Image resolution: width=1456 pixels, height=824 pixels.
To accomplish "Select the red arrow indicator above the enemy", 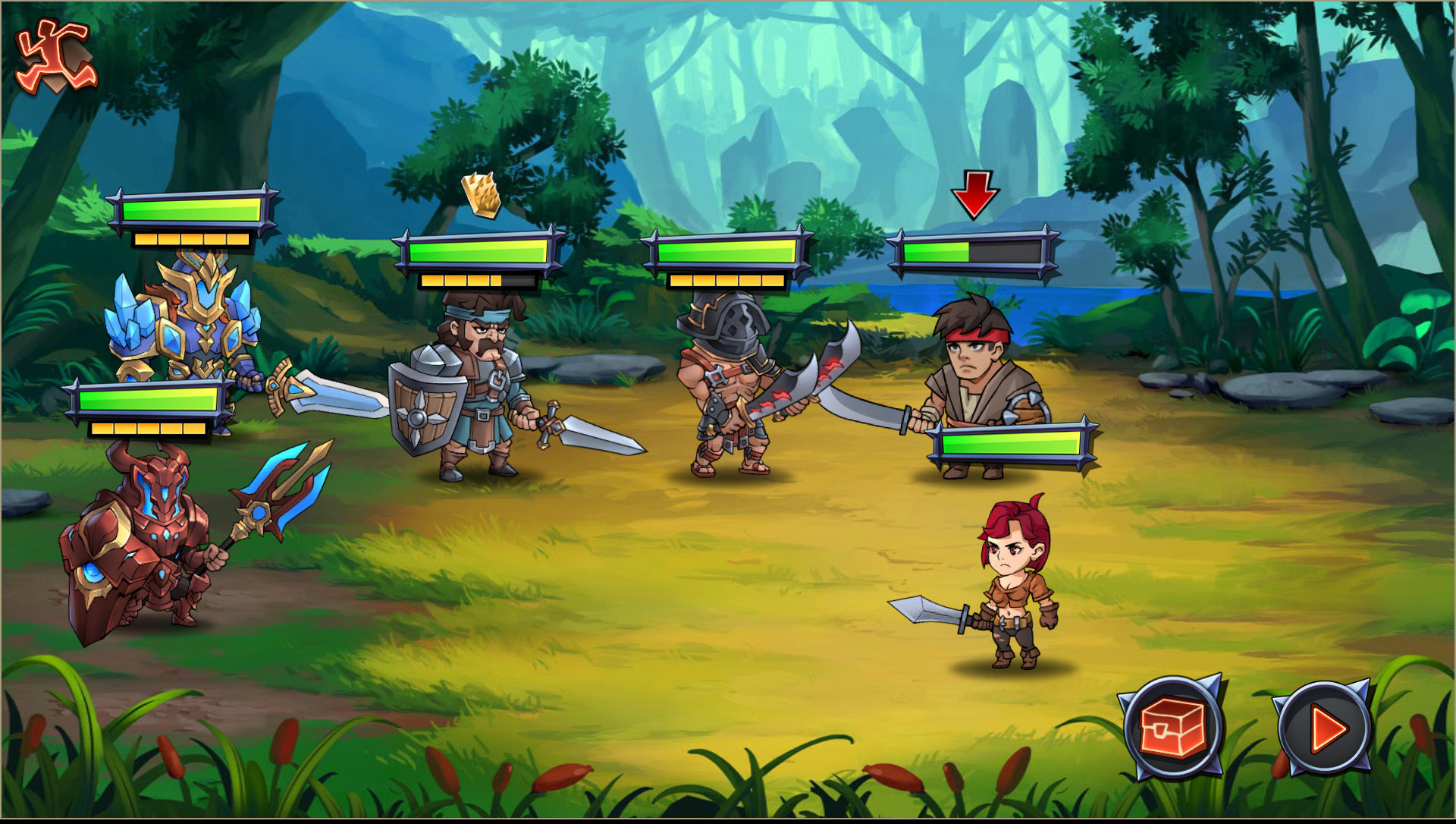I will point(977,193).
